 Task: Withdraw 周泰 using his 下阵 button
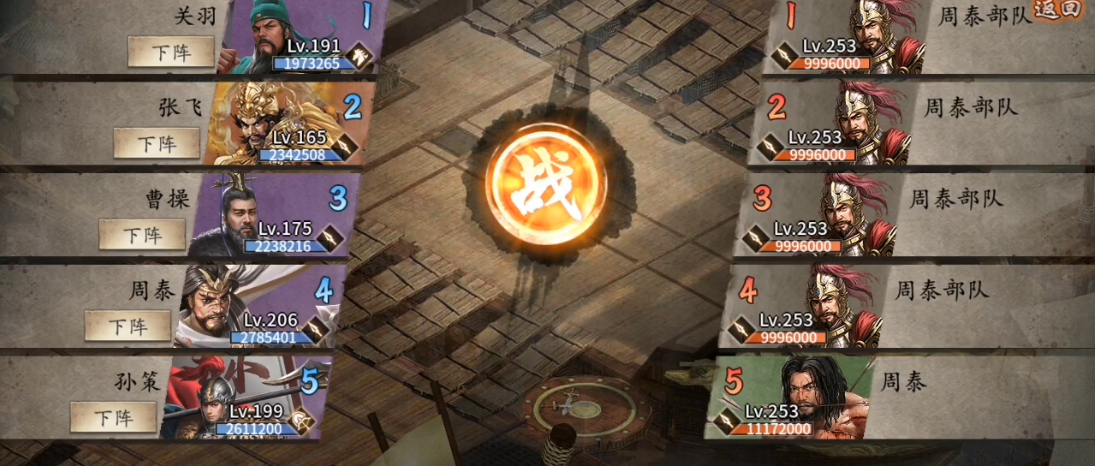127,326
